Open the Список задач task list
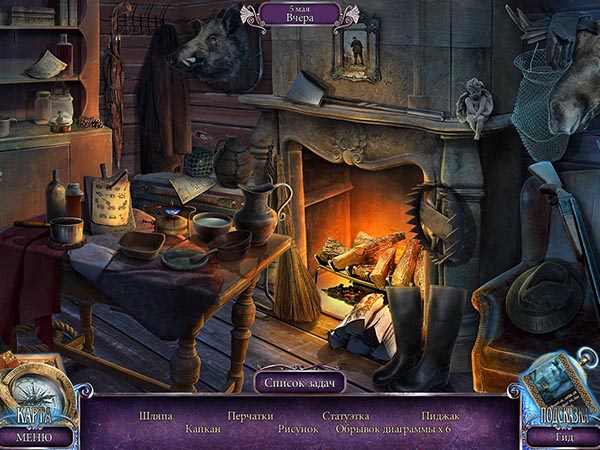 pos(299,382)
